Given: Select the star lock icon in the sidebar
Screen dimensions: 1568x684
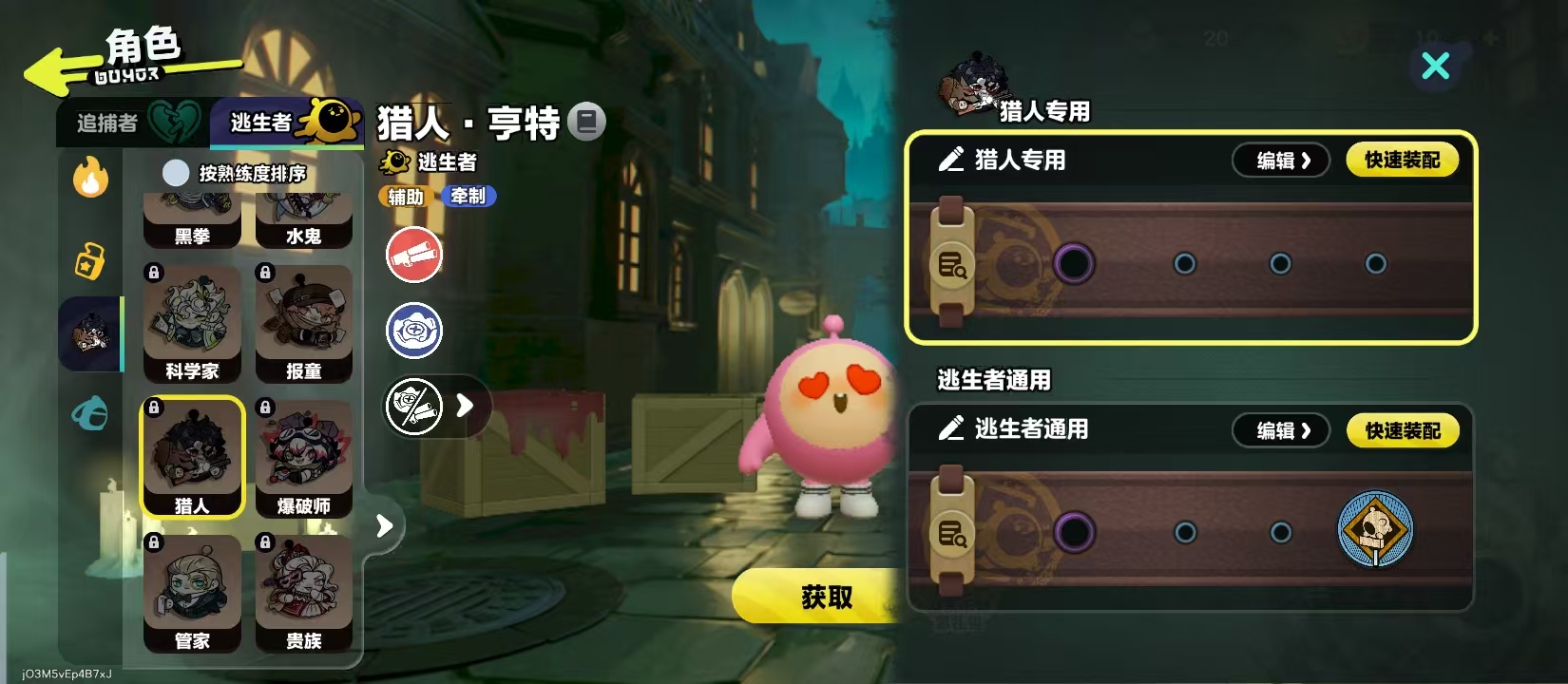Looking at the screenshot, I should click(89, 258).
